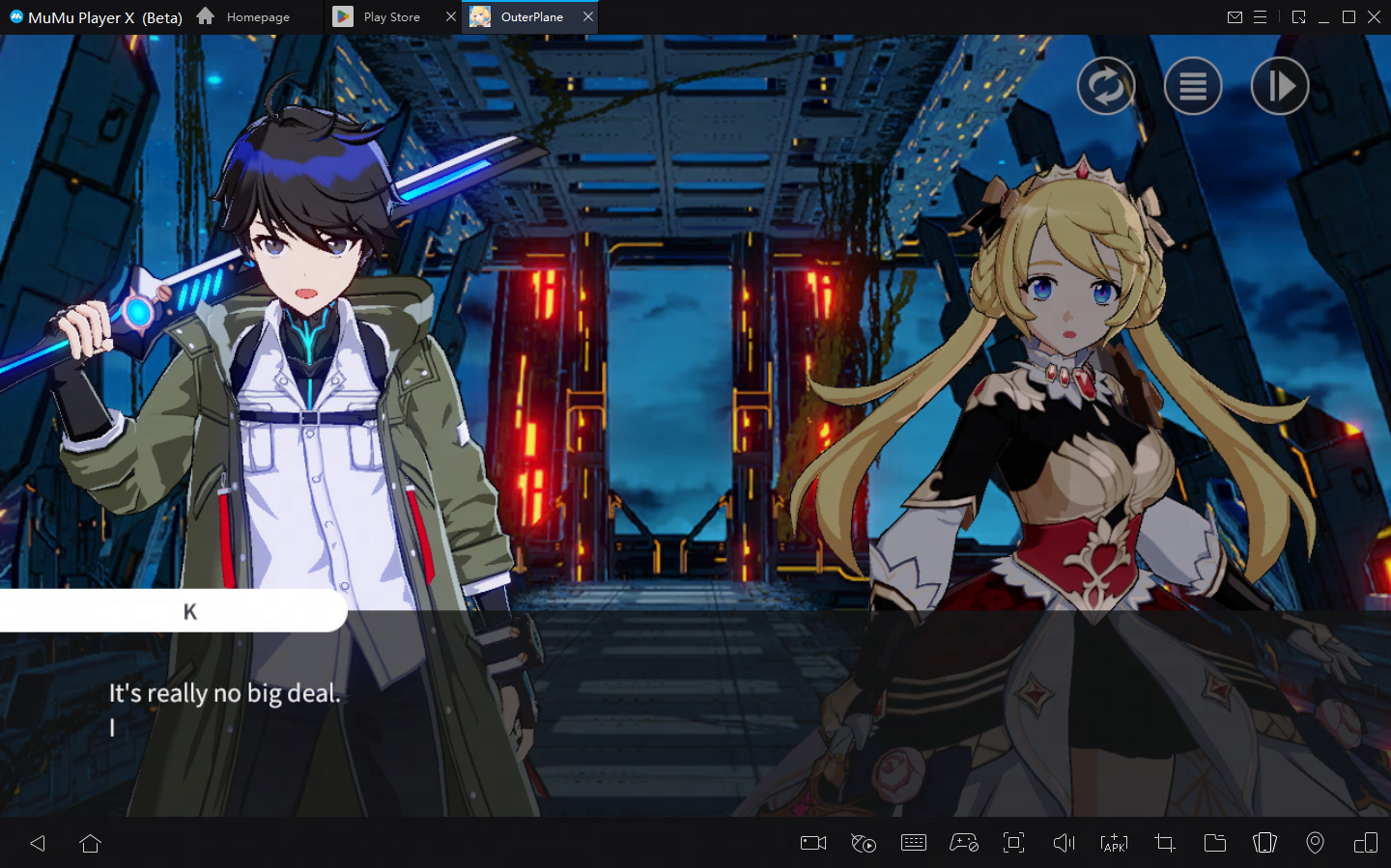This screenshot has height=868, width=1391.
Task: Switch to the Play Store tab
Action: [390, 17]
